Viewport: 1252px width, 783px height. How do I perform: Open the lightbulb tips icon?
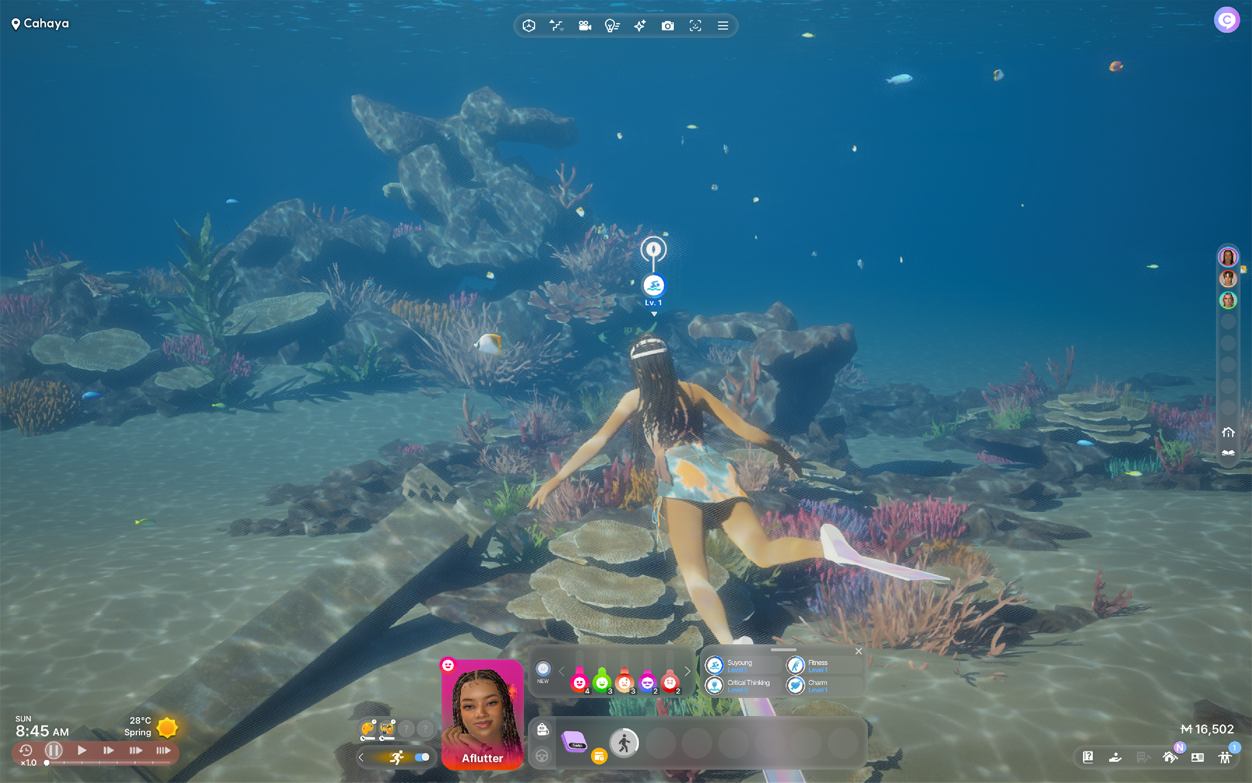pyautogui.click(x=612, y=26)
